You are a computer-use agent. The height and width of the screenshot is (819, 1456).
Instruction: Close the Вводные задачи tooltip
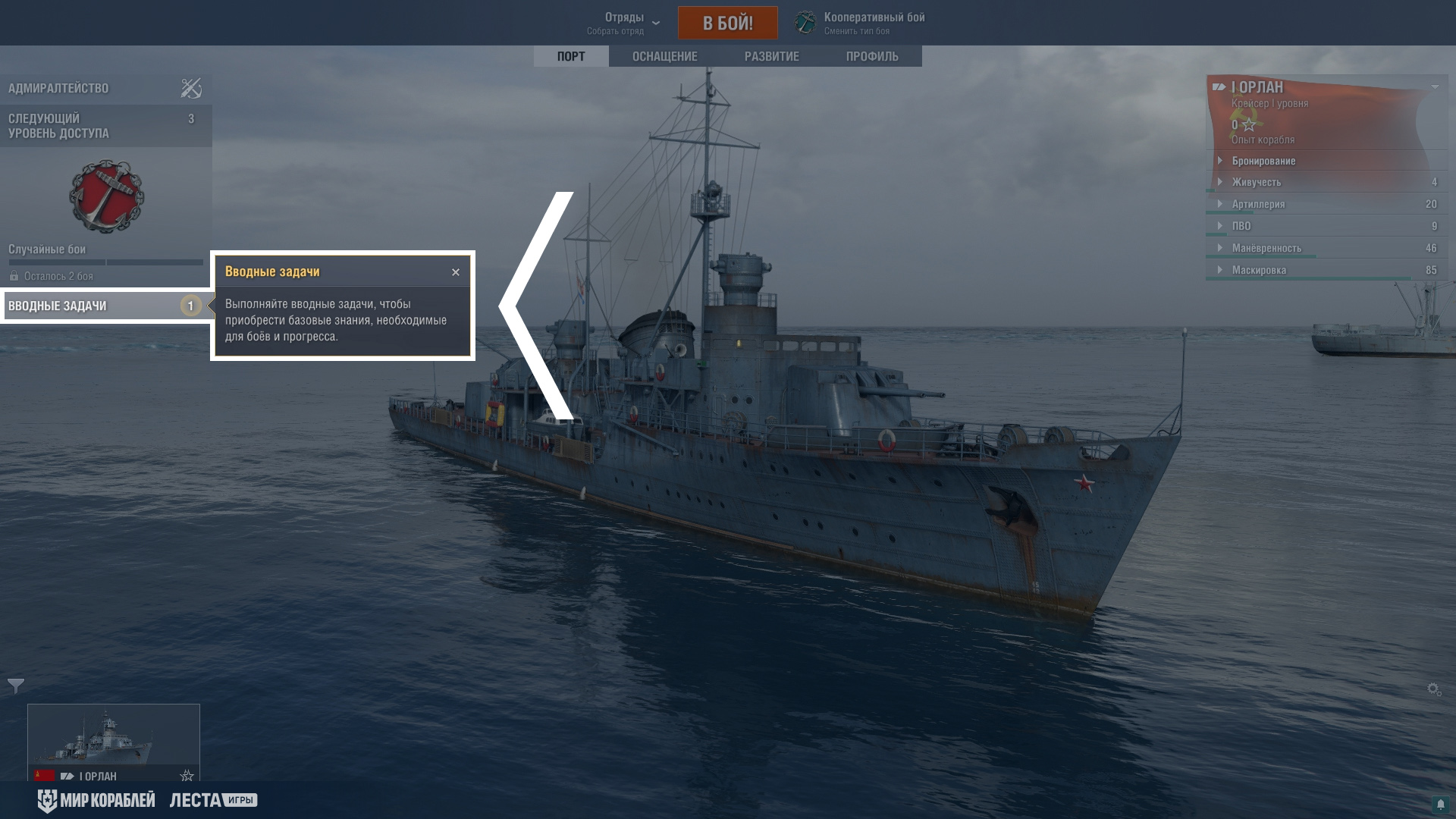tap(456, 272)
